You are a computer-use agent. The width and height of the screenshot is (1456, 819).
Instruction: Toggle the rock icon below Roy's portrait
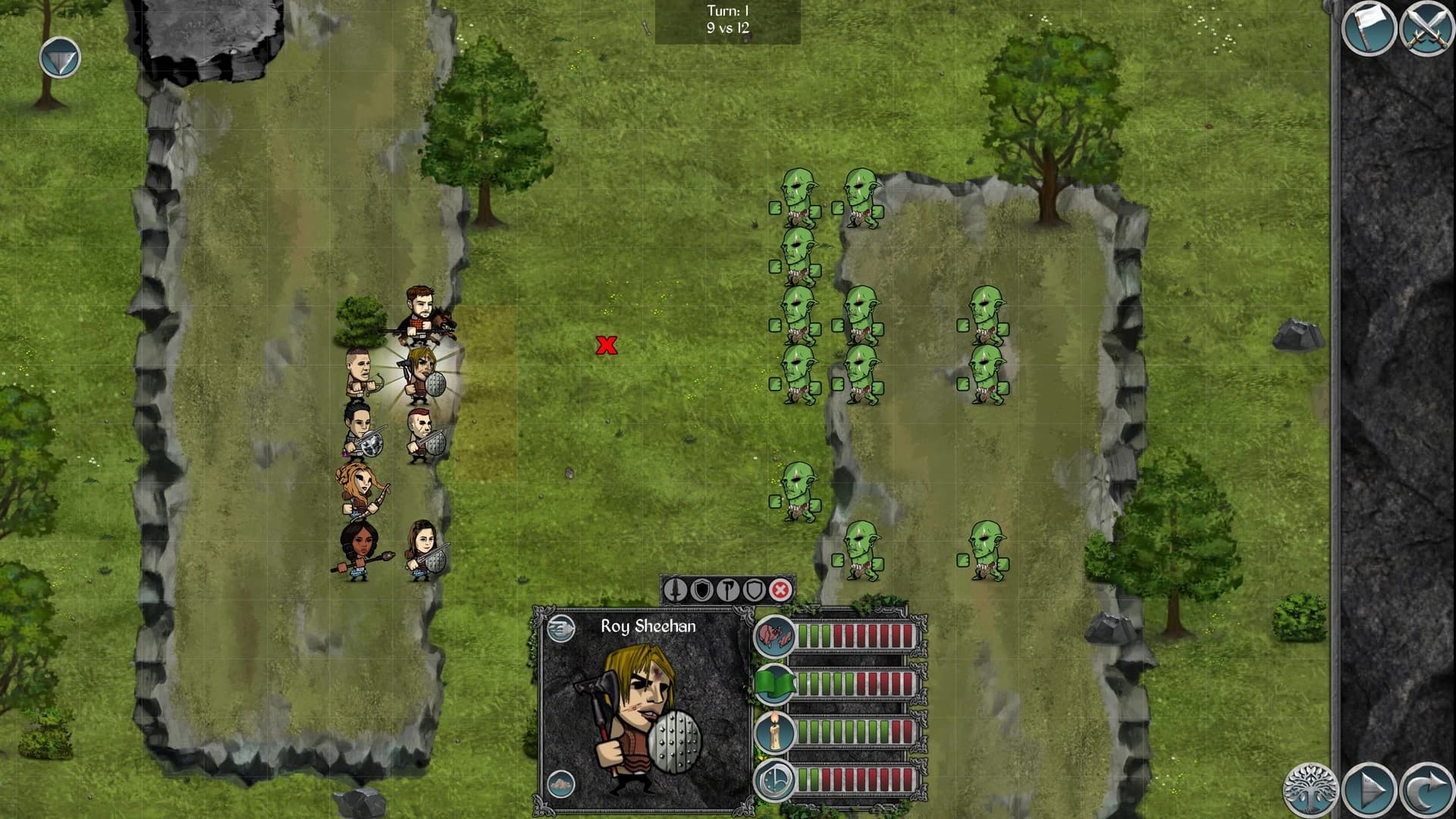561,783
